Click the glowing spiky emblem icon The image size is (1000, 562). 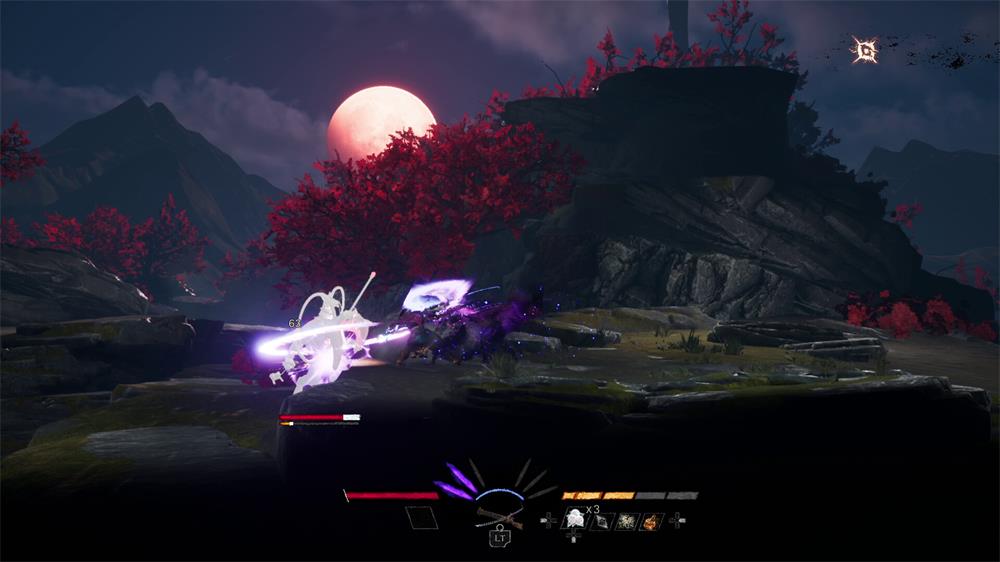coord(865,50)
